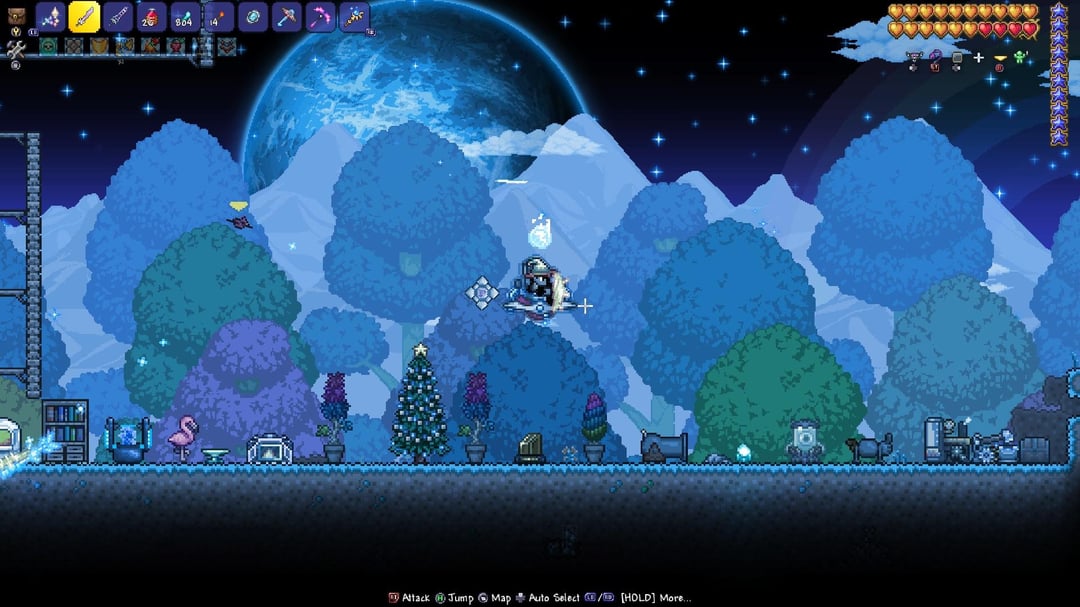Image resolution: width=1080 pixels, height=607 pixels.
Task: Open the inventory bag icon
Action: (x=14, y=17)
